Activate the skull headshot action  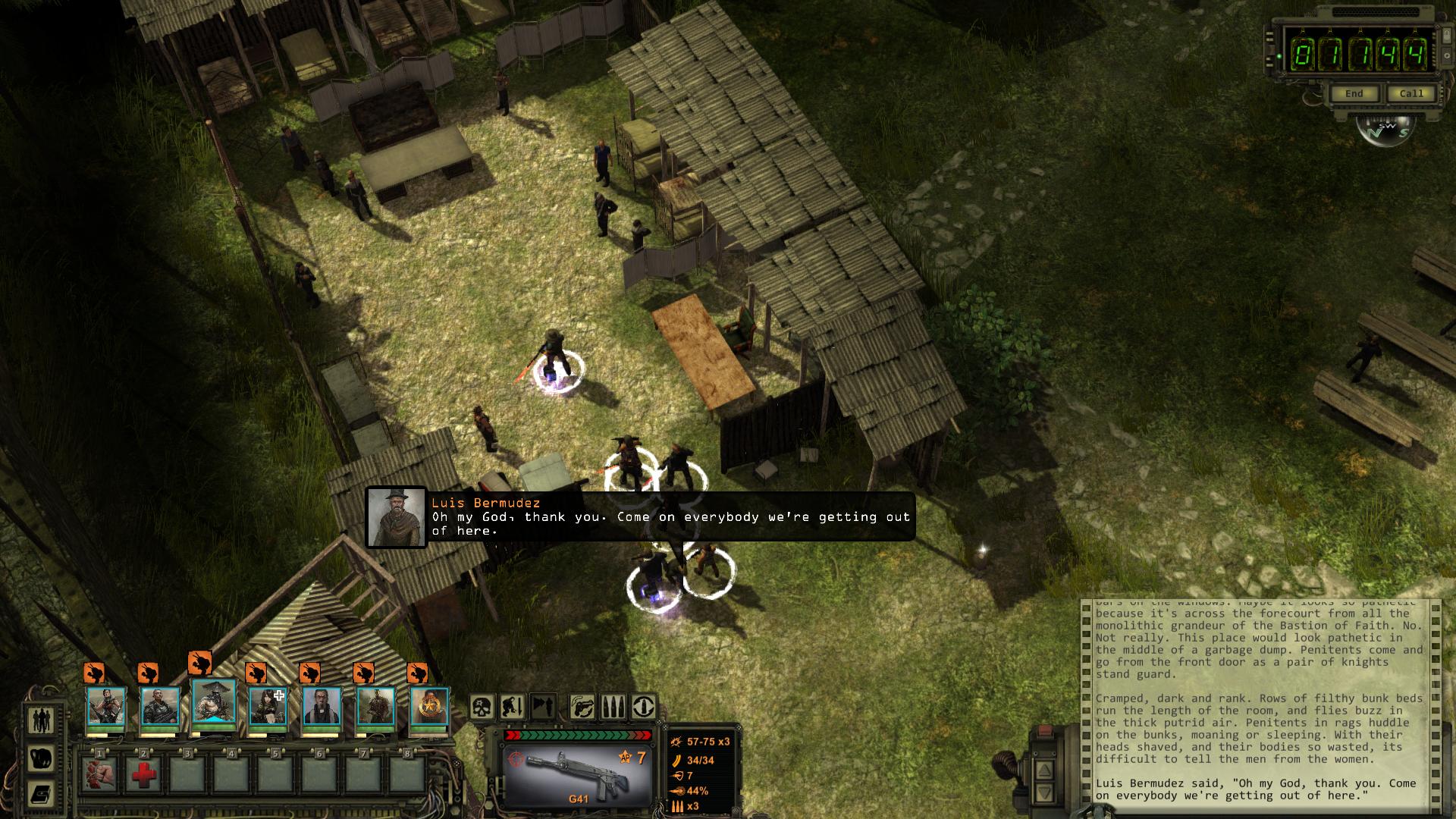pos(482,707)
